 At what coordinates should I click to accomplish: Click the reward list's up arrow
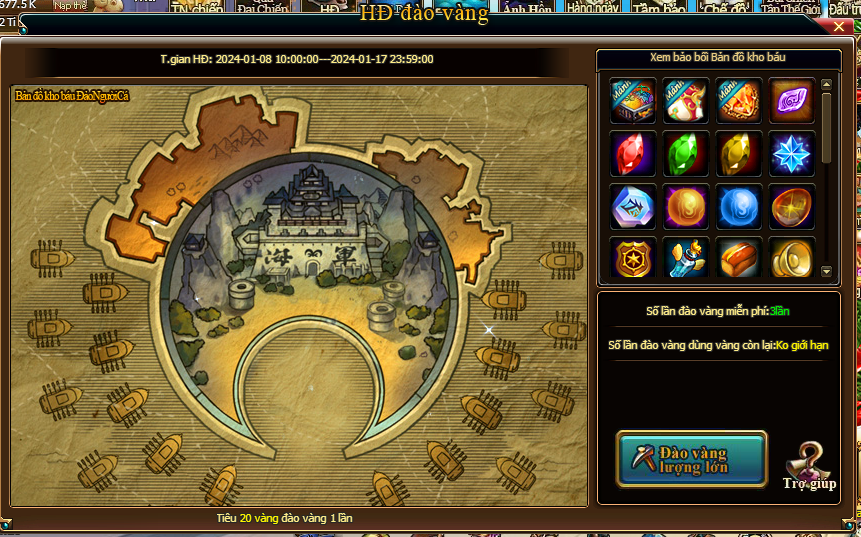coord(826,85)
